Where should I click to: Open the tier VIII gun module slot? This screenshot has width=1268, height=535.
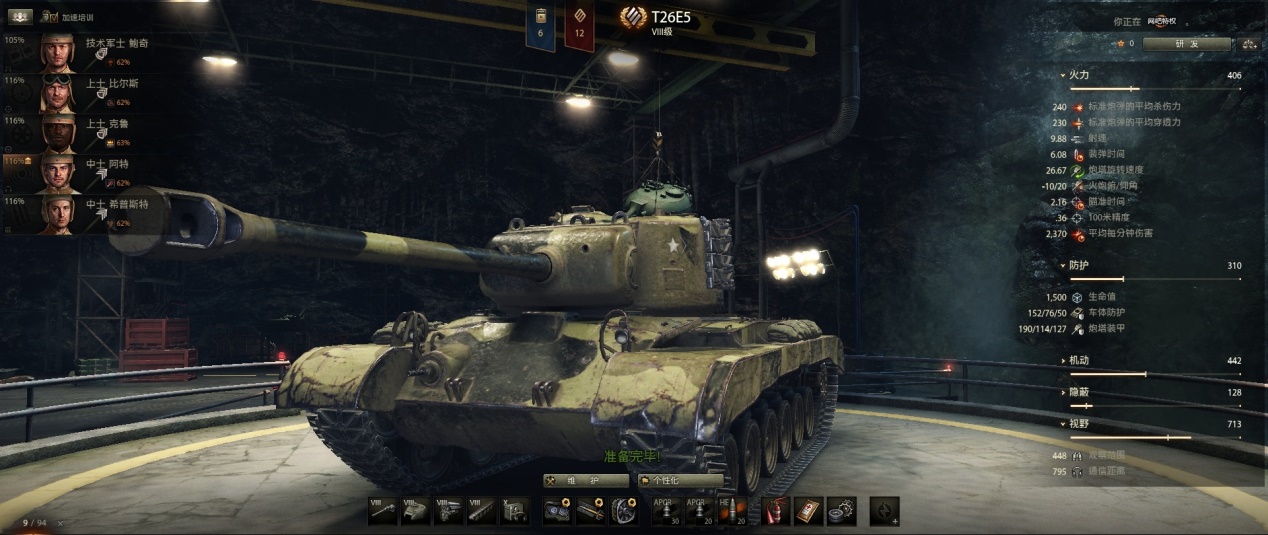(382, 510)
